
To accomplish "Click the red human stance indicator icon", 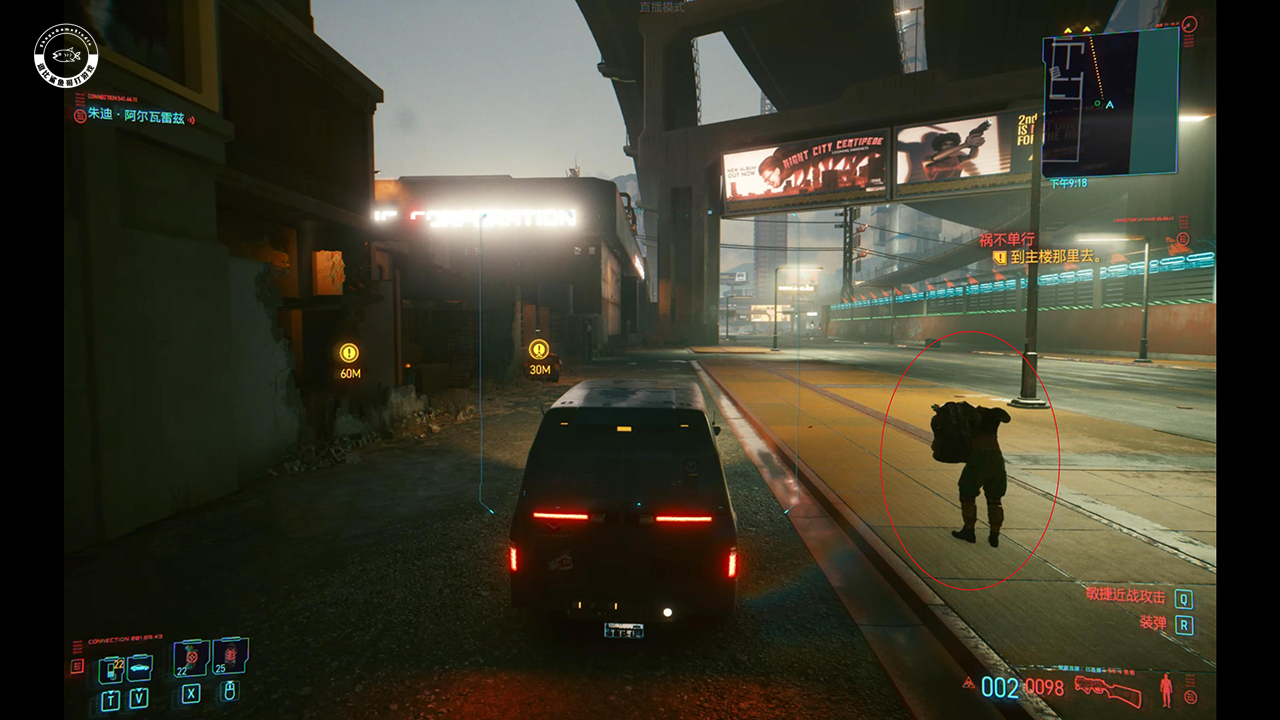I will click(x=1166, y=689).
